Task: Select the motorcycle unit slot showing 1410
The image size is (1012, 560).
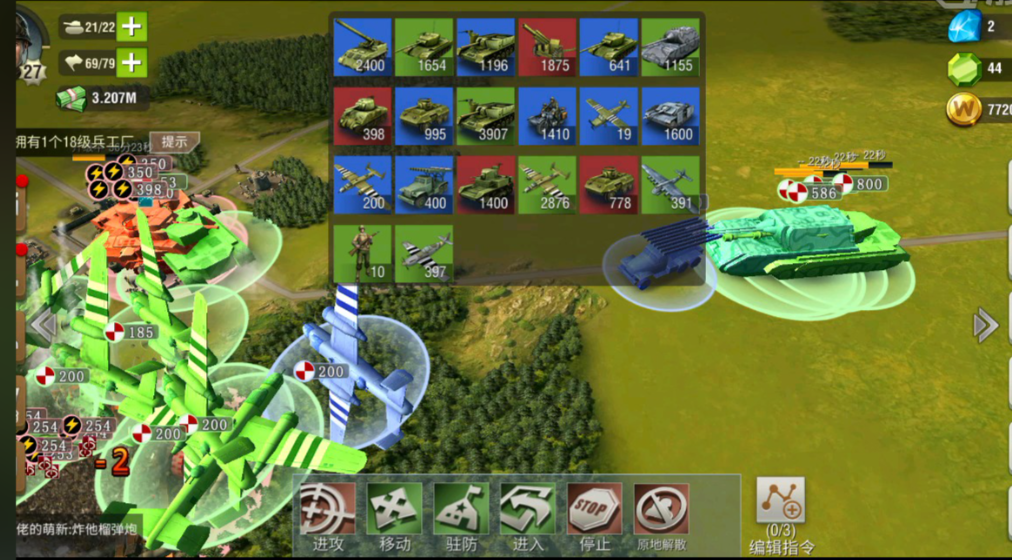Action: click(x=547, y=116)
